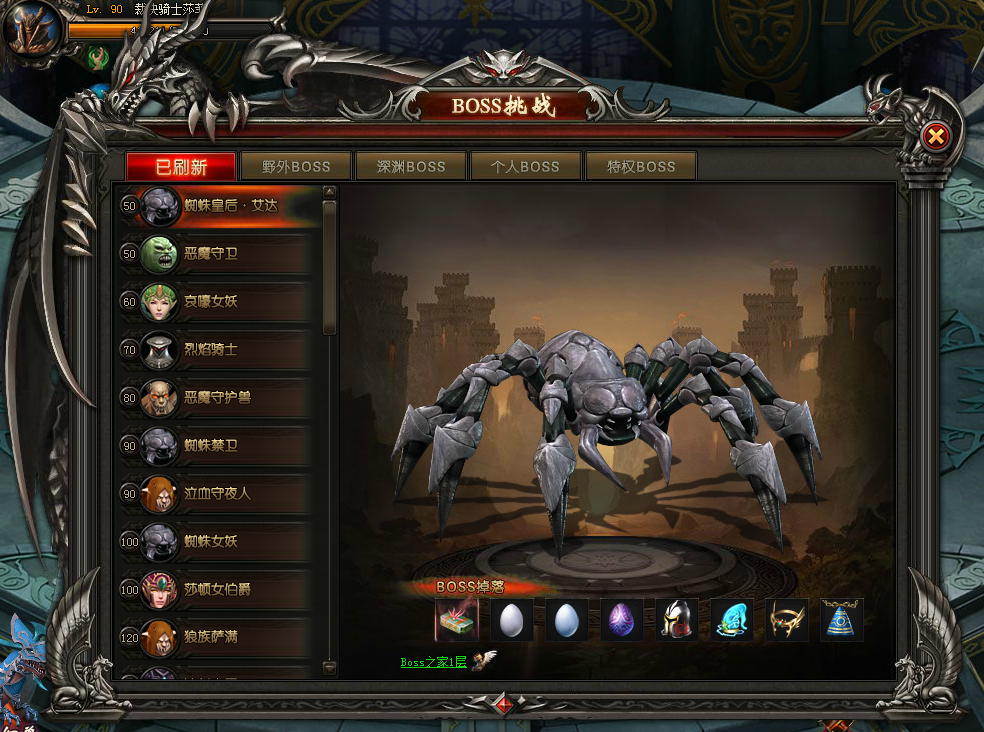View the silver helmet drop item
The image size is (984, 732).
coord(677,620)
